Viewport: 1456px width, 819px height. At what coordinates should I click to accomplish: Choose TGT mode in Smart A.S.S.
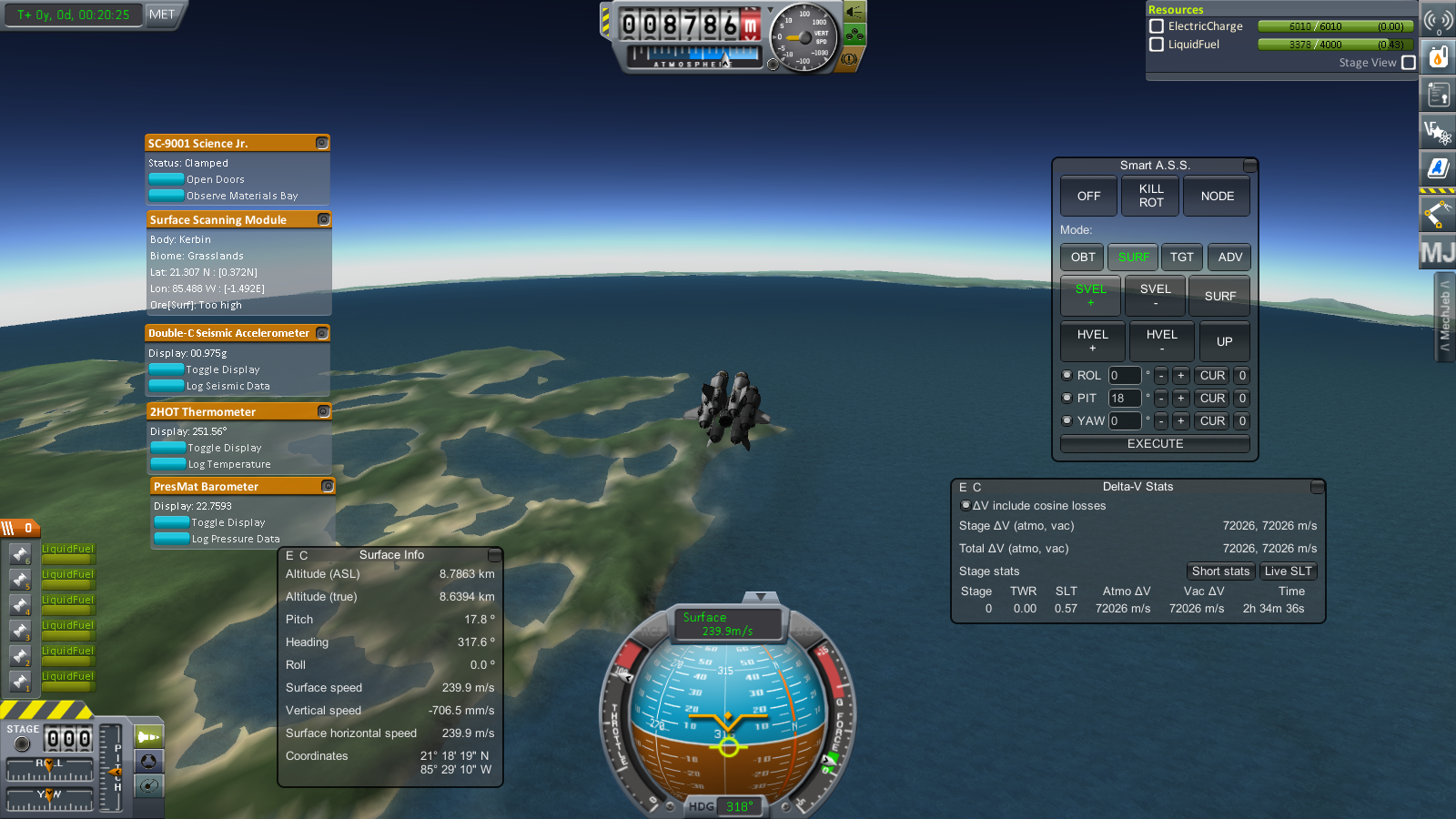[1181, 258]
